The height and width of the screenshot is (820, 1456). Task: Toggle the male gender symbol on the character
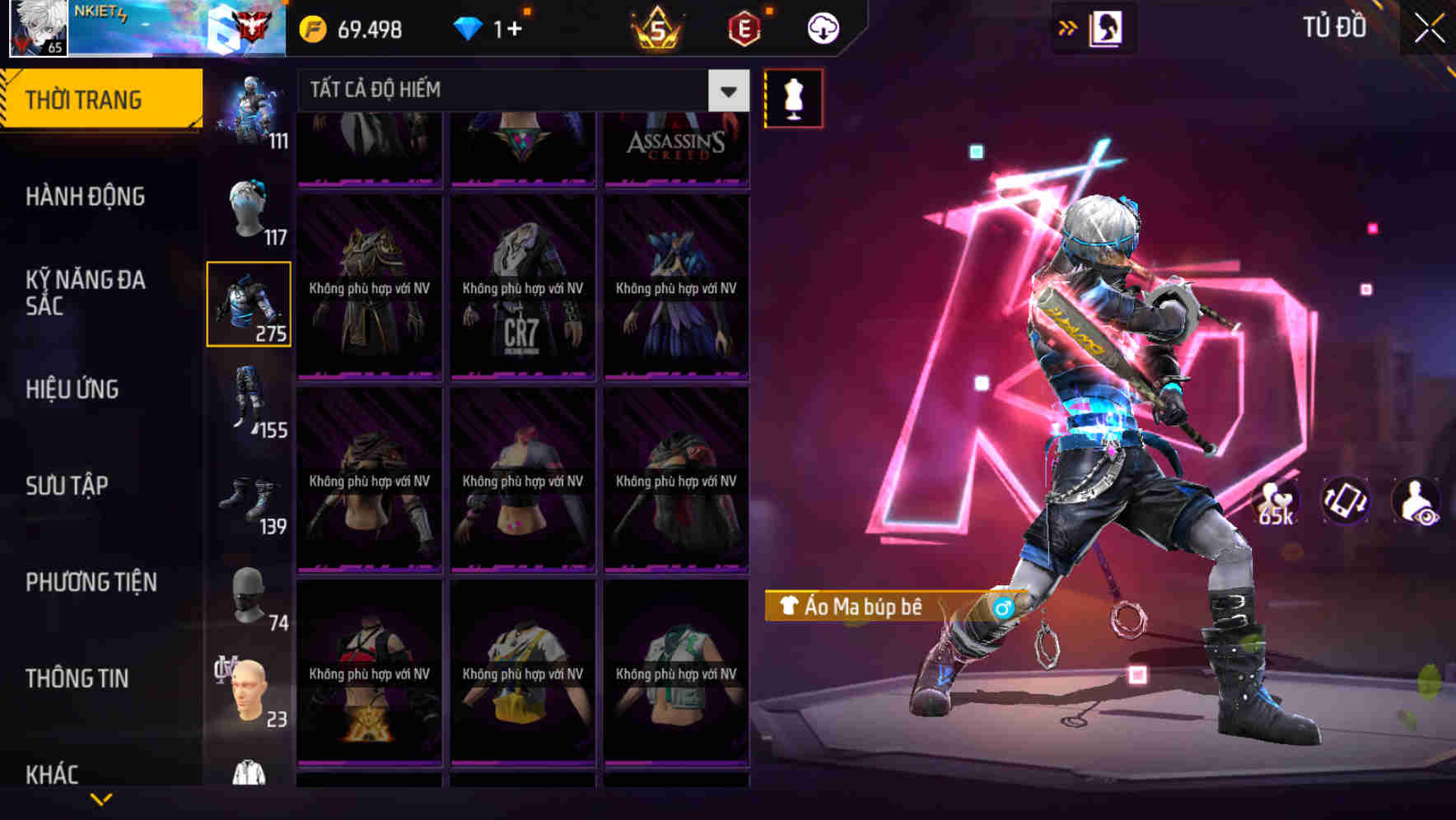1002,608
